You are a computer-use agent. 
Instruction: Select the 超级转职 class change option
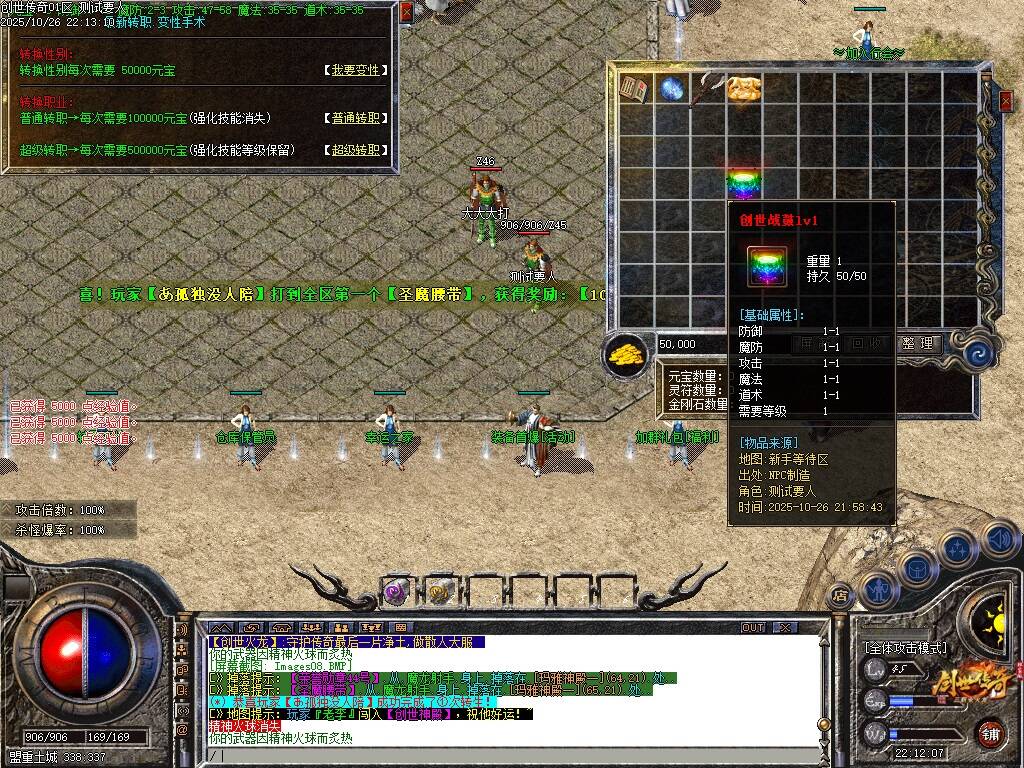[x=356, y=150]
